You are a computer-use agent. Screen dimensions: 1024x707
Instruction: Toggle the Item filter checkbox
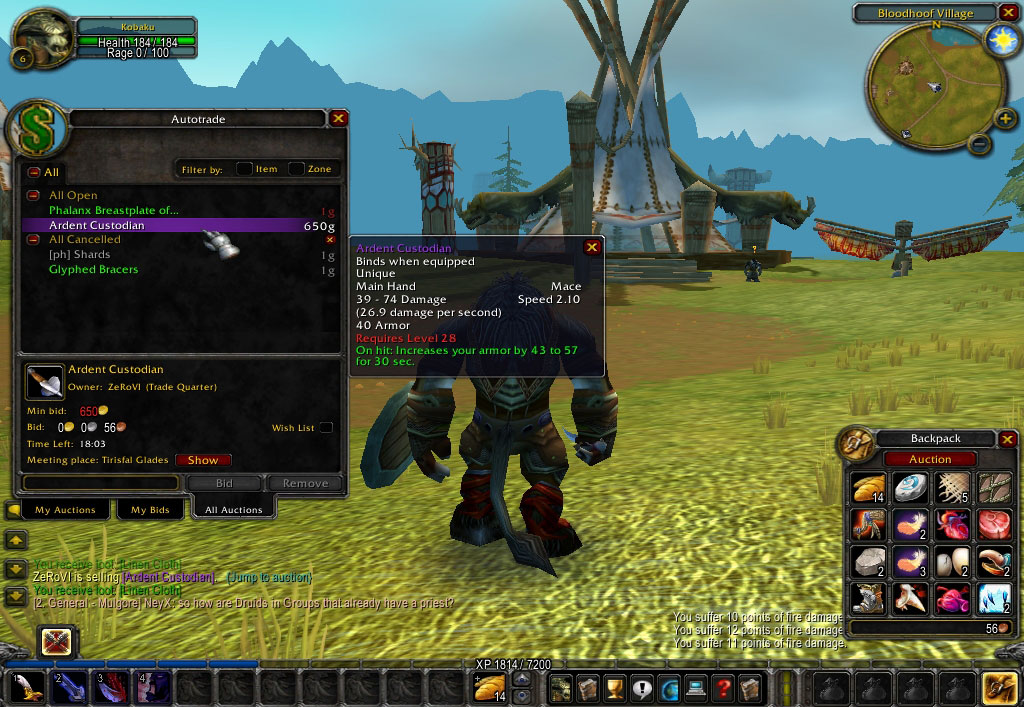coord(244,169)
